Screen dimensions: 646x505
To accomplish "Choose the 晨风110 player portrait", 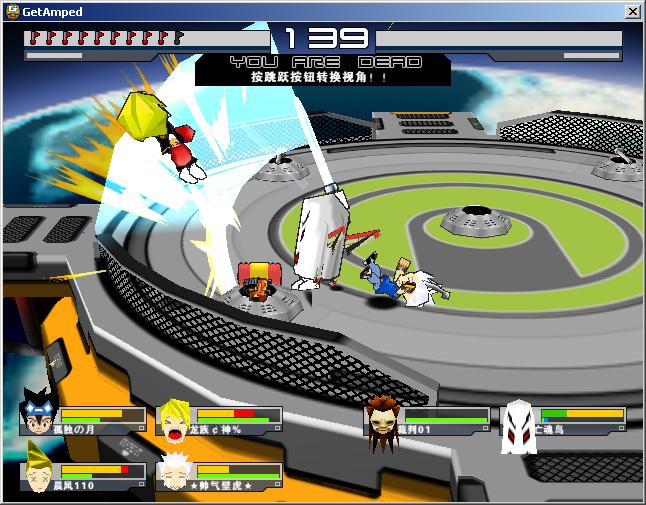I will [39, 472].
